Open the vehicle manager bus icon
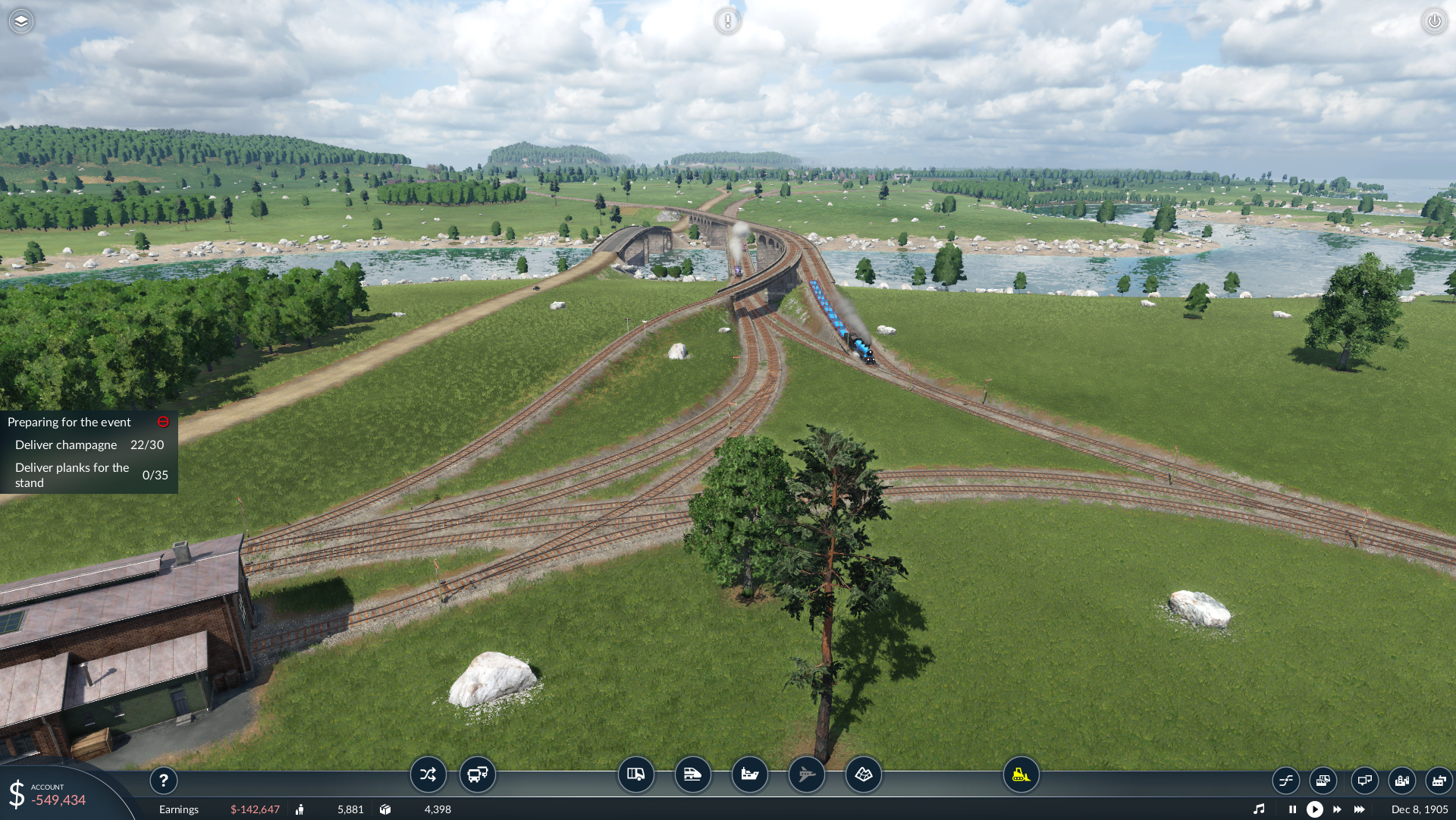Image resolution: width=1456 pixels, height=820 pixels. 478,774
